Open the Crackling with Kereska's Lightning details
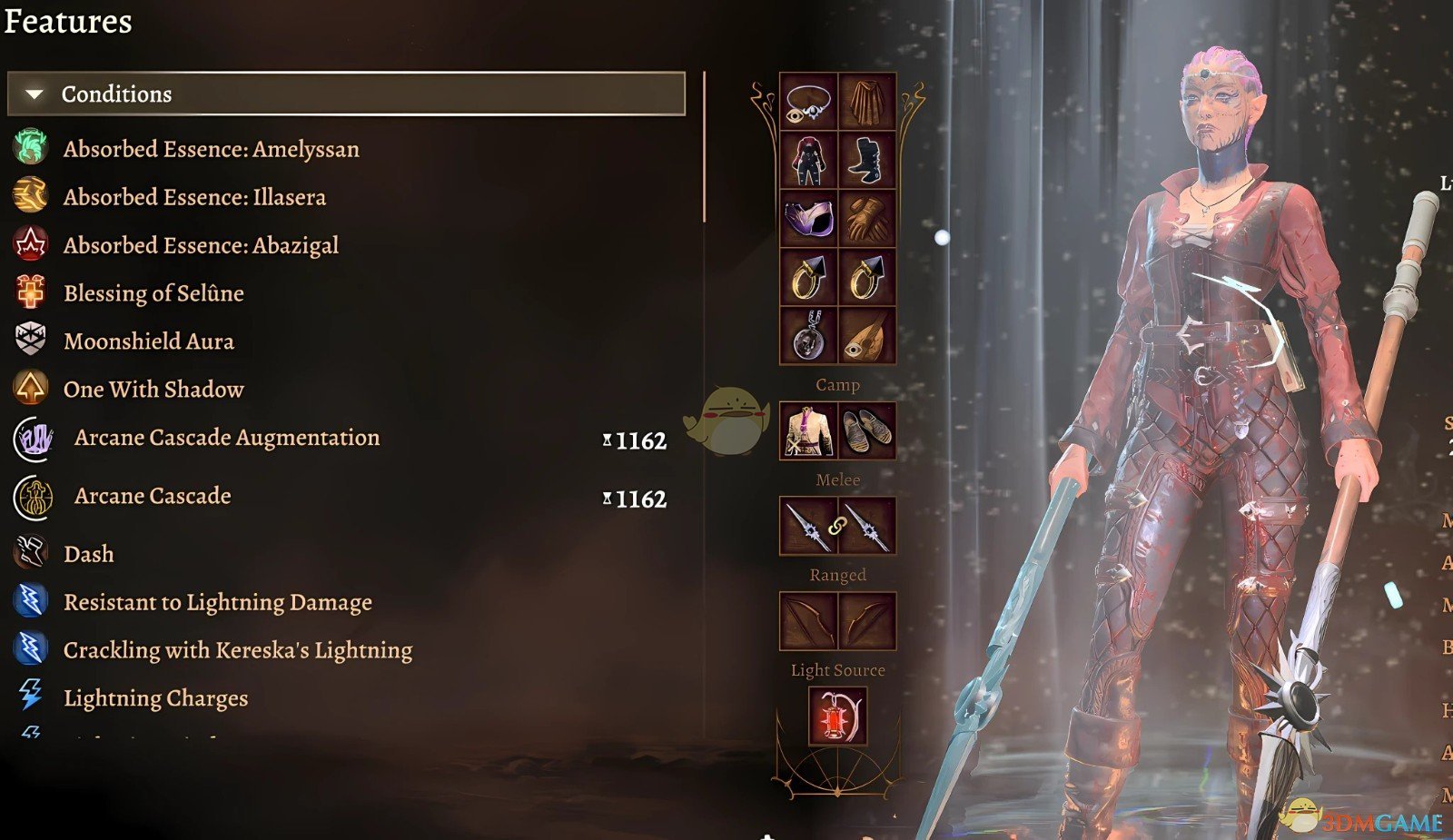The image size is (1453, 840). click(x=237, y=649)
